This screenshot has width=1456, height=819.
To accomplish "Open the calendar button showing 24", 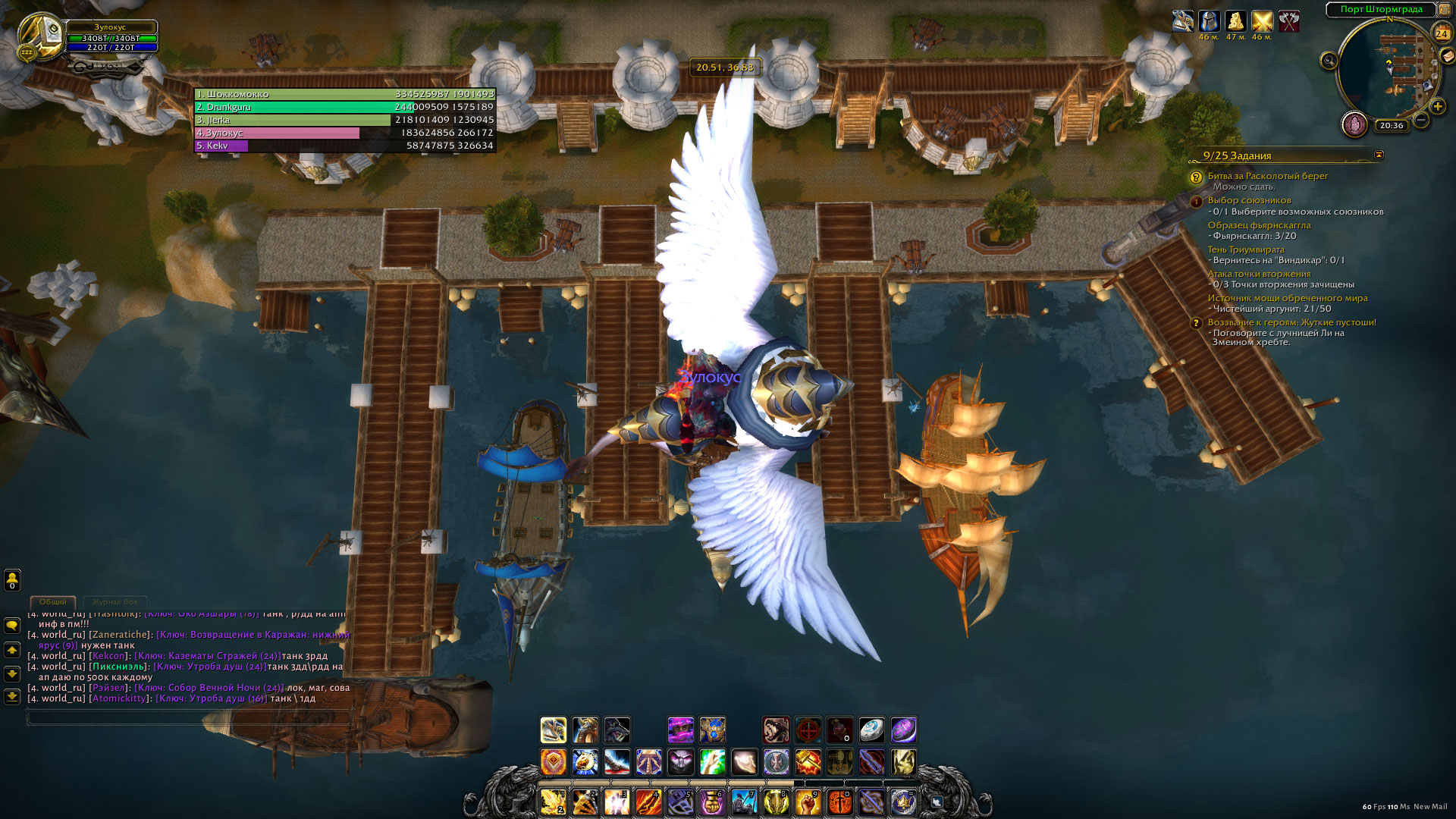I will [x=1442, y=33].
